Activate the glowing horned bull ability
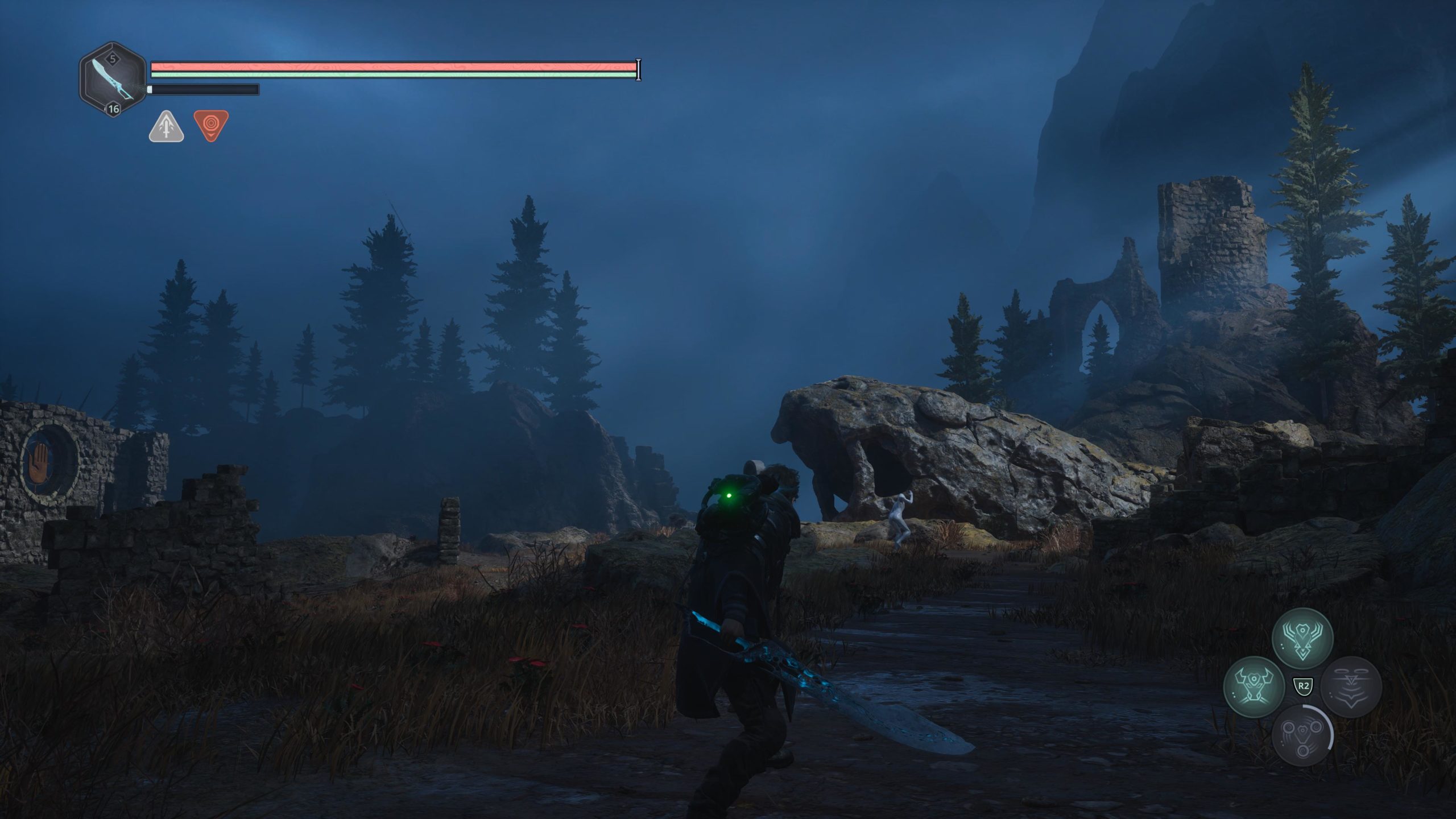Screen dimensions: 1456x819 [x=1254, y=686]
